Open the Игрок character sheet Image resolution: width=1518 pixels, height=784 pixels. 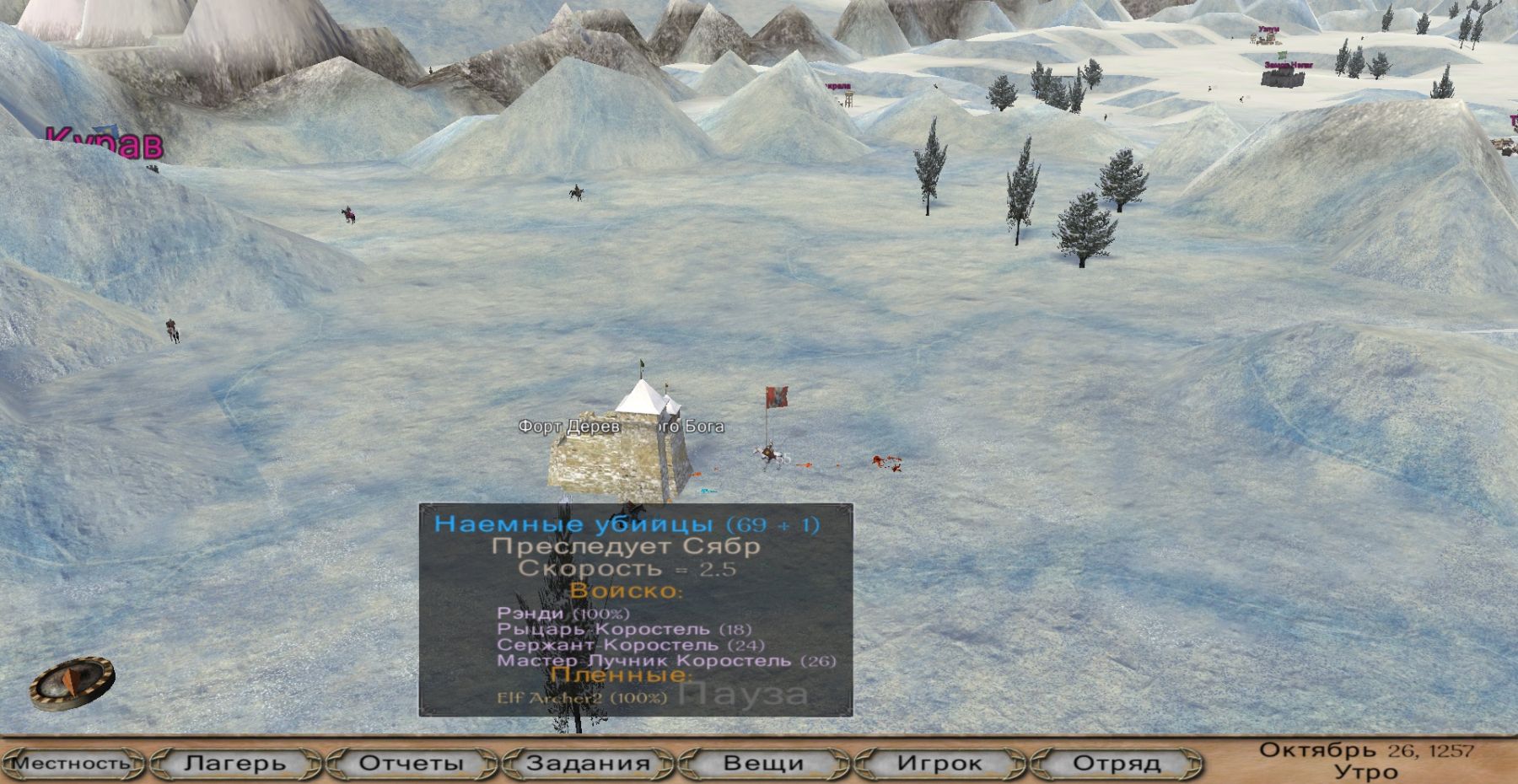click(x=939, y=764)
